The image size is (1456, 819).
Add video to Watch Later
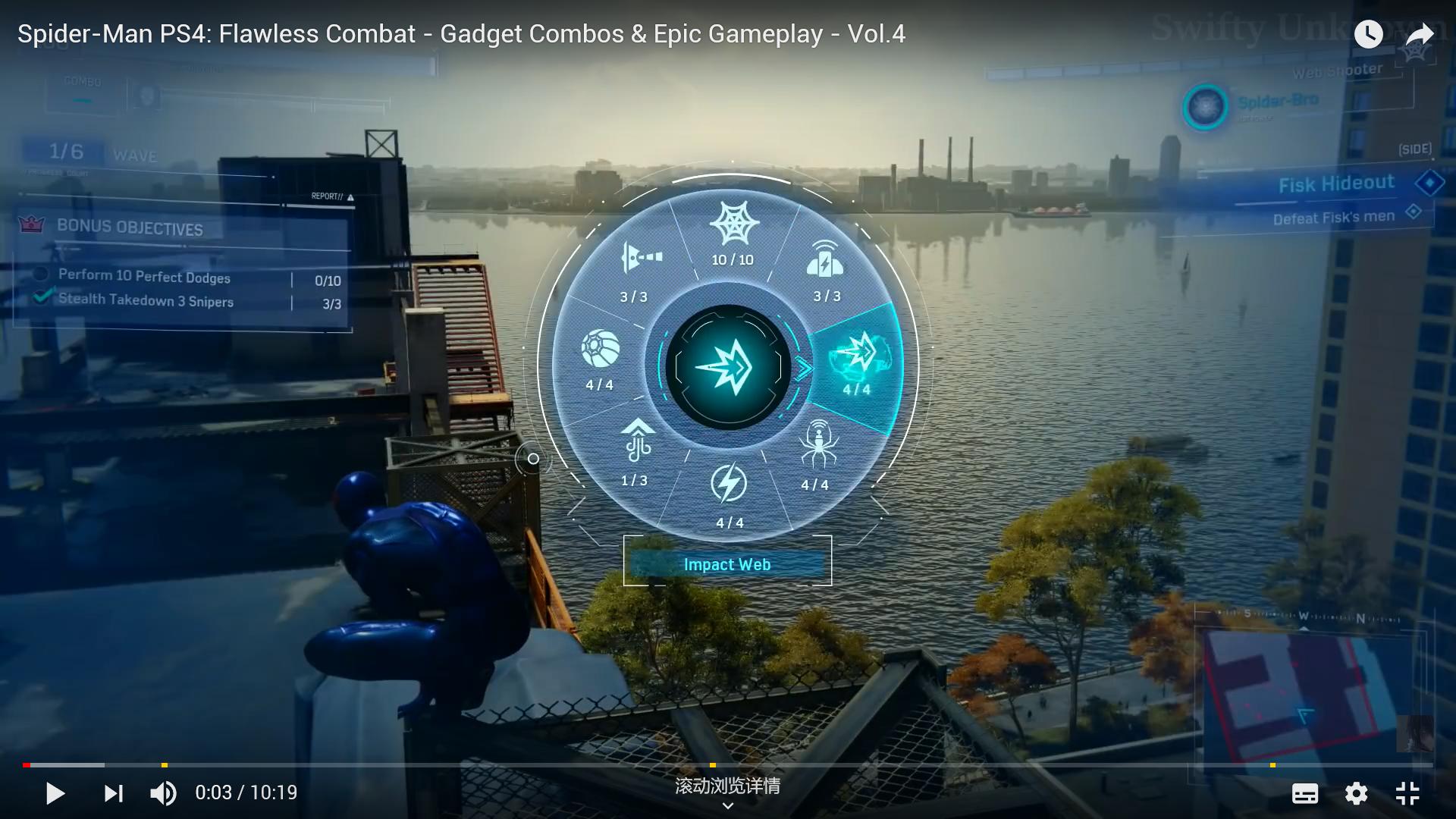coord(1368,34)
